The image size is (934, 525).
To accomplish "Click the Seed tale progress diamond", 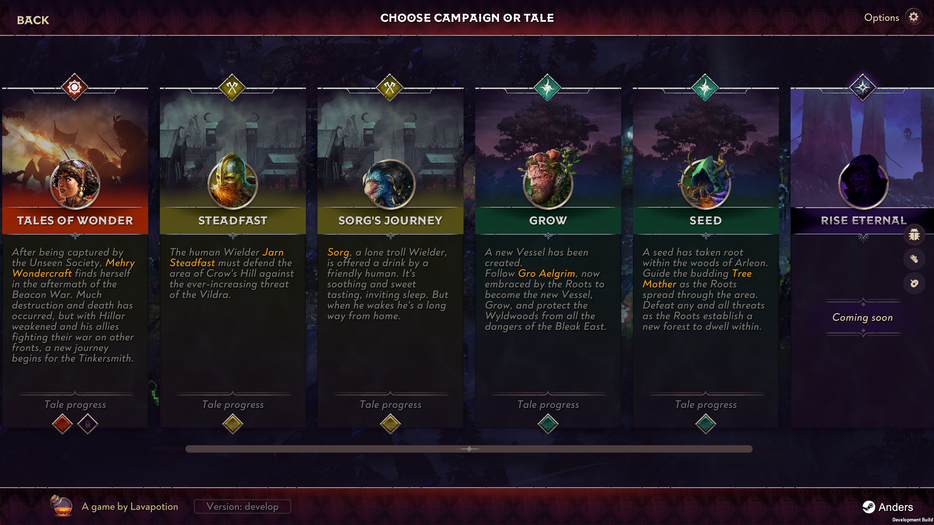I will [706, 424].
